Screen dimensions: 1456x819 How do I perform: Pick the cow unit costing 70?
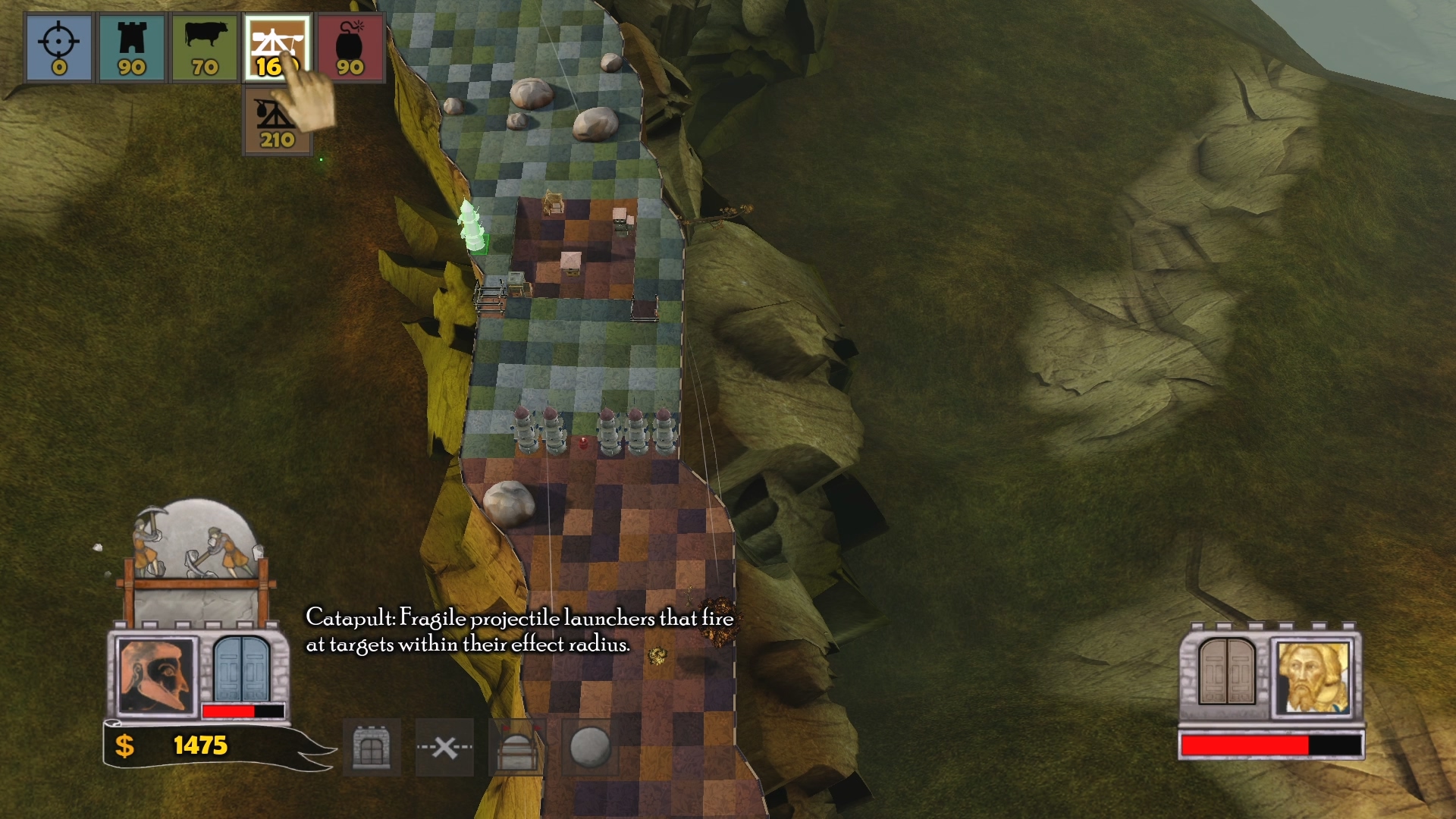tap(205, 48)
